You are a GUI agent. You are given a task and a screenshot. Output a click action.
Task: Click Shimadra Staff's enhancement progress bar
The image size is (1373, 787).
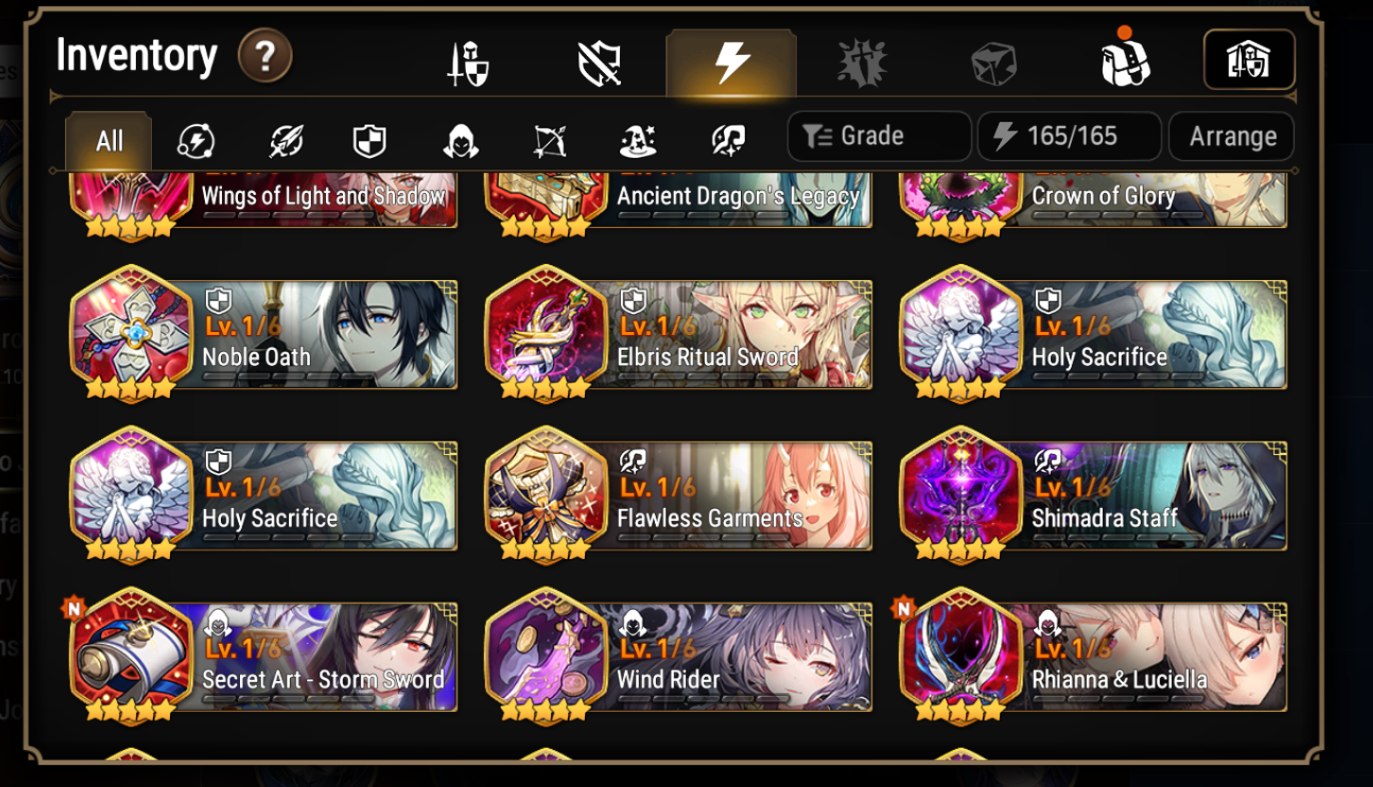[x=1119, y=539]
